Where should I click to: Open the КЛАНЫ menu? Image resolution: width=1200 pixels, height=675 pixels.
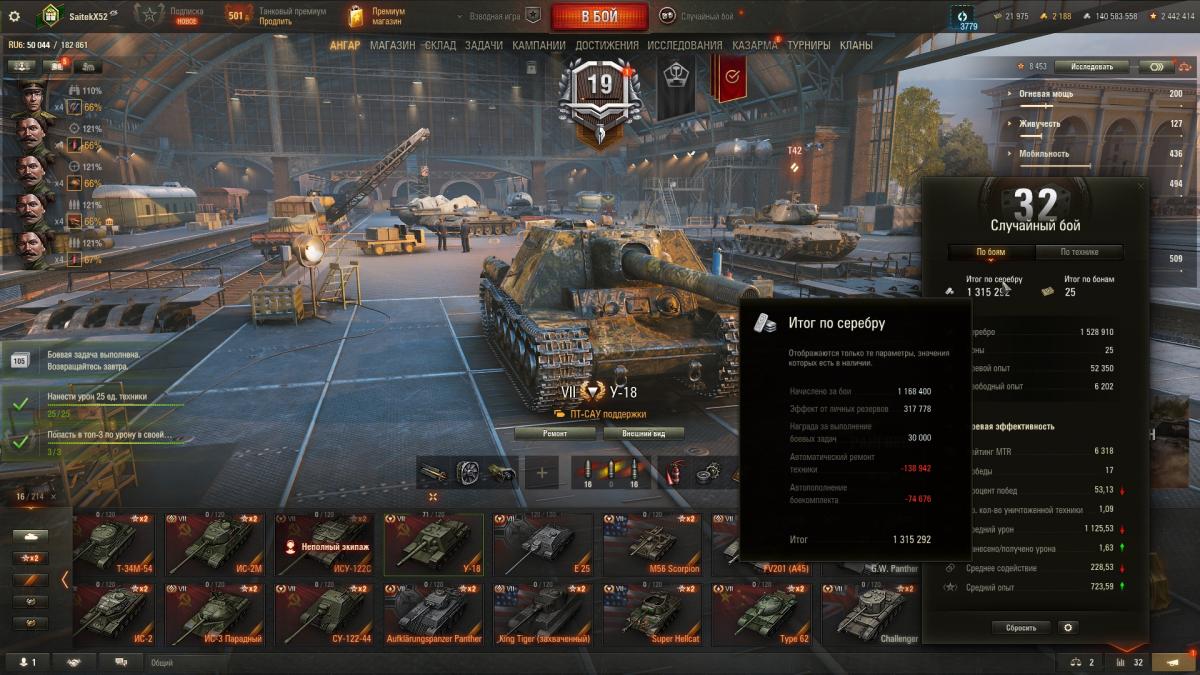(x=856, y=45)
